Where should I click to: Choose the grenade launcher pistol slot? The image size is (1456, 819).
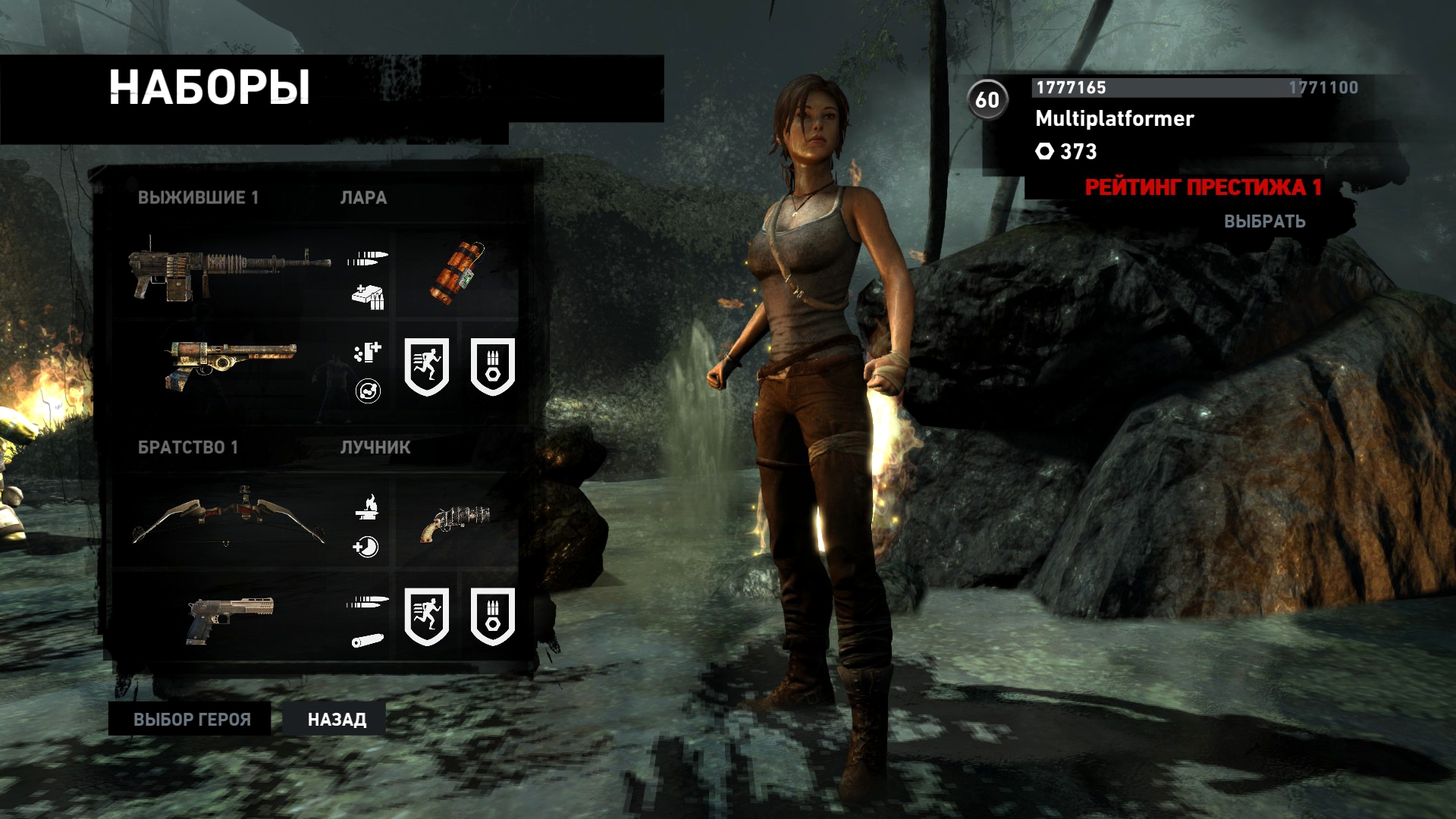[455, 522]
